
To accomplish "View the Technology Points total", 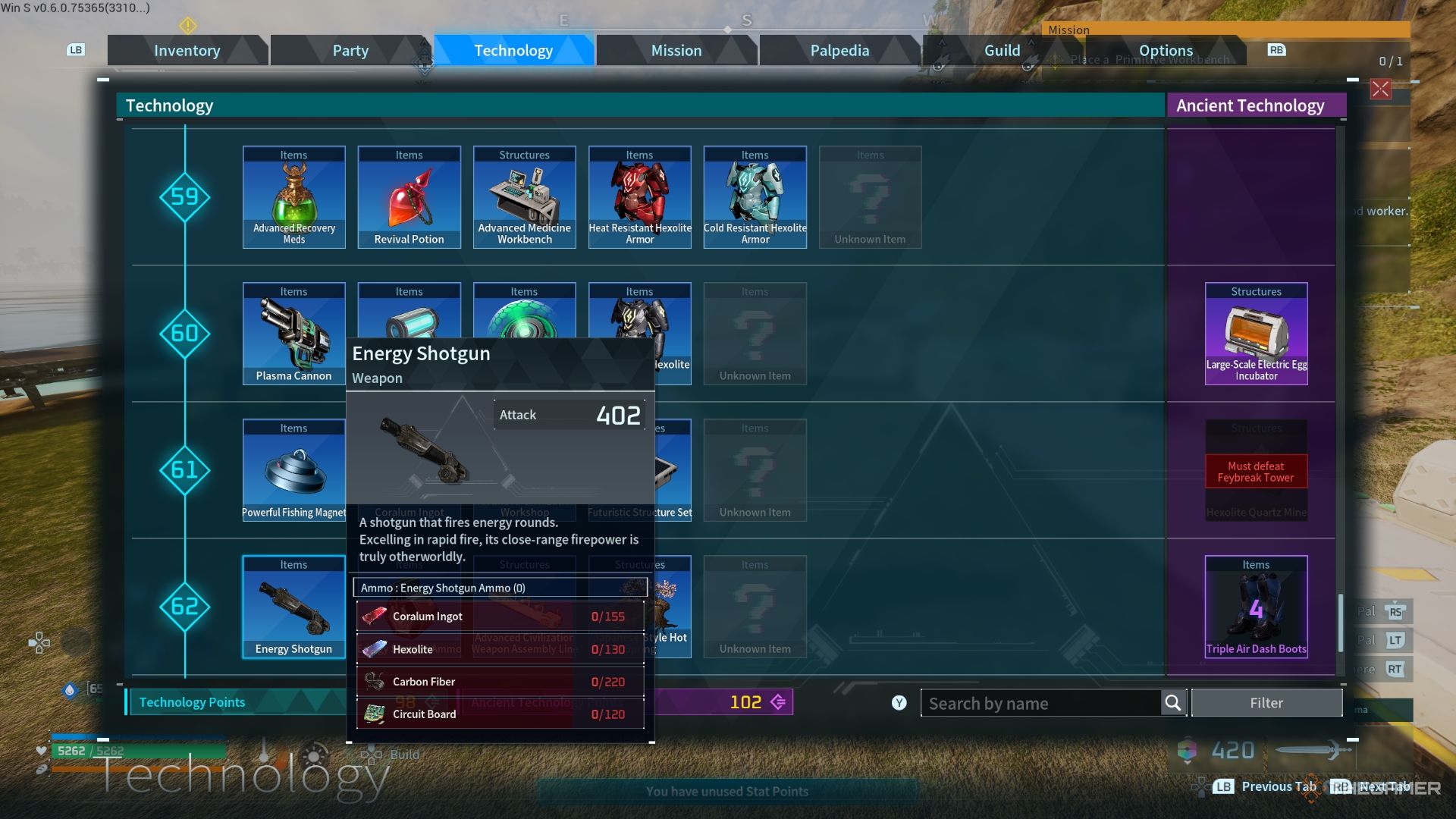I will pyautogui.click(x=191, y=702).
